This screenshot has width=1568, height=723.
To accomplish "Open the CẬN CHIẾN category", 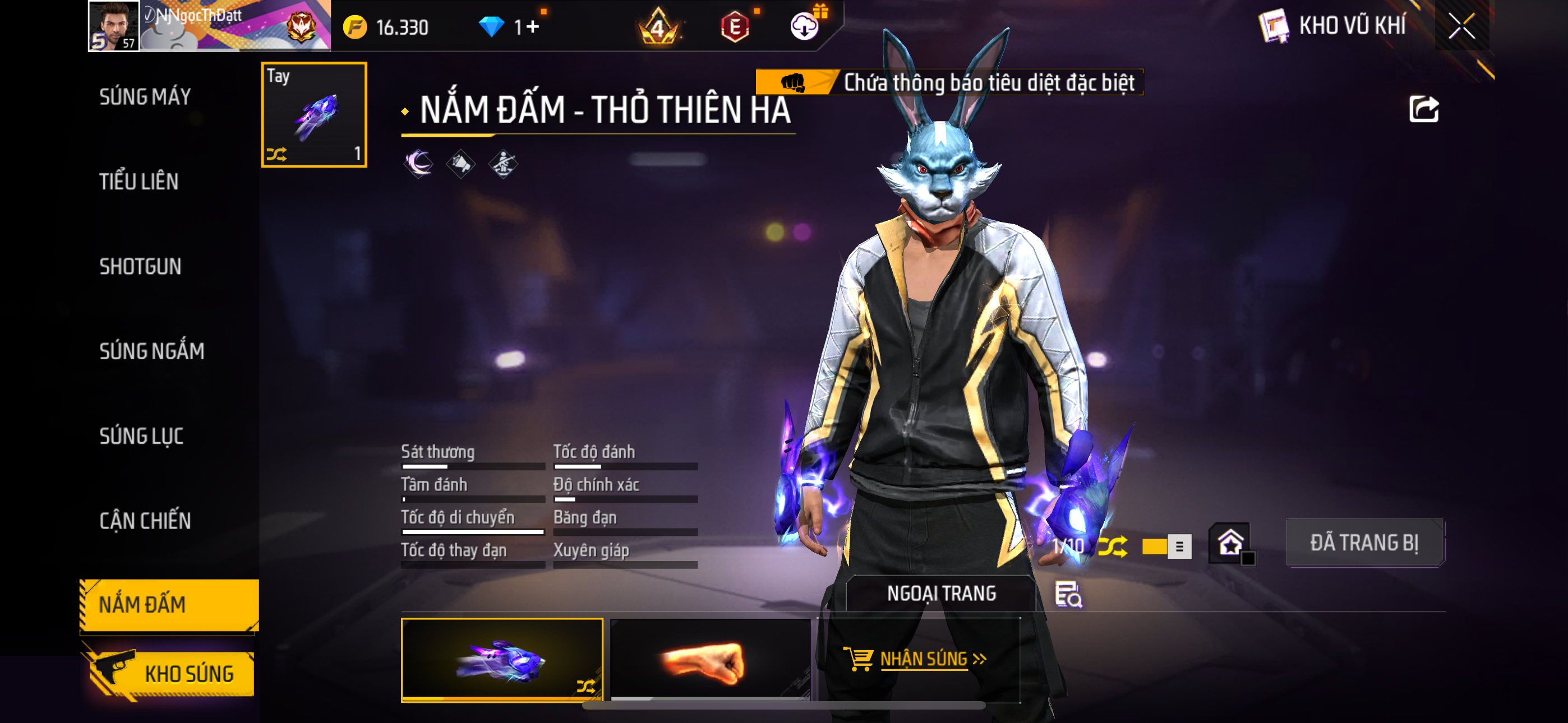I will (x=145, y=521).
